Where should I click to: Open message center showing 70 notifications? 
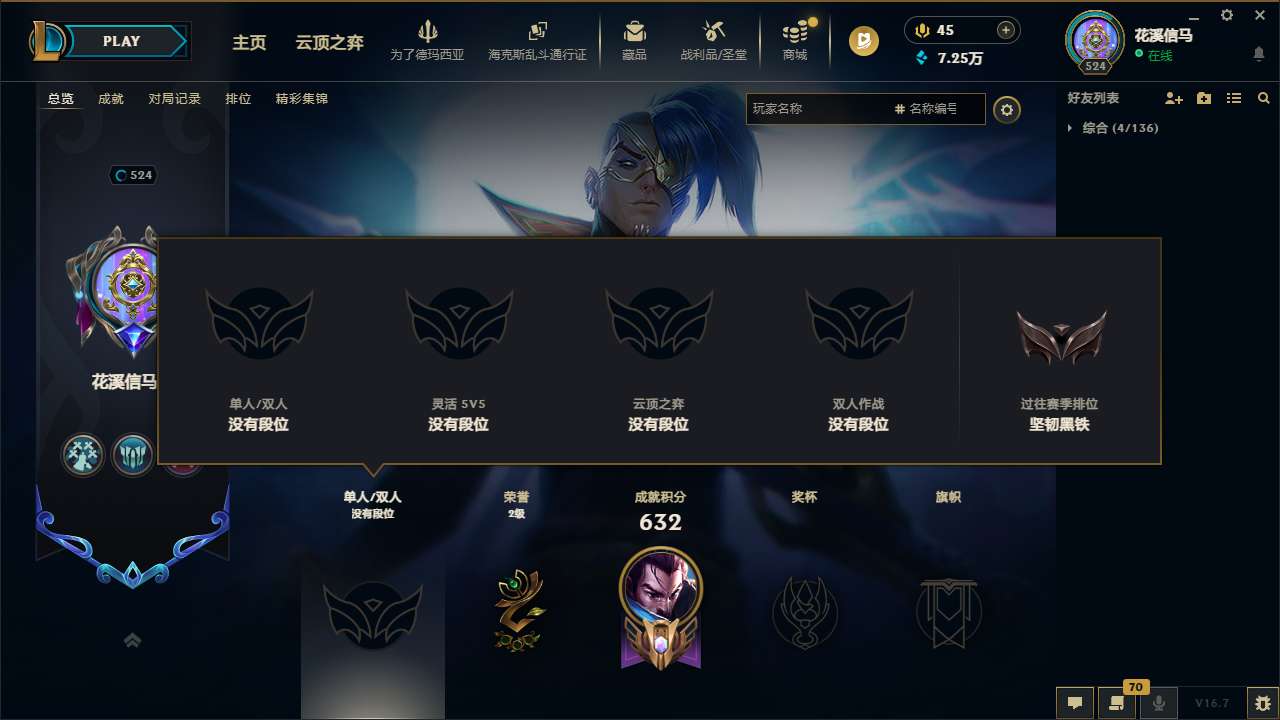coord(1116,703)
